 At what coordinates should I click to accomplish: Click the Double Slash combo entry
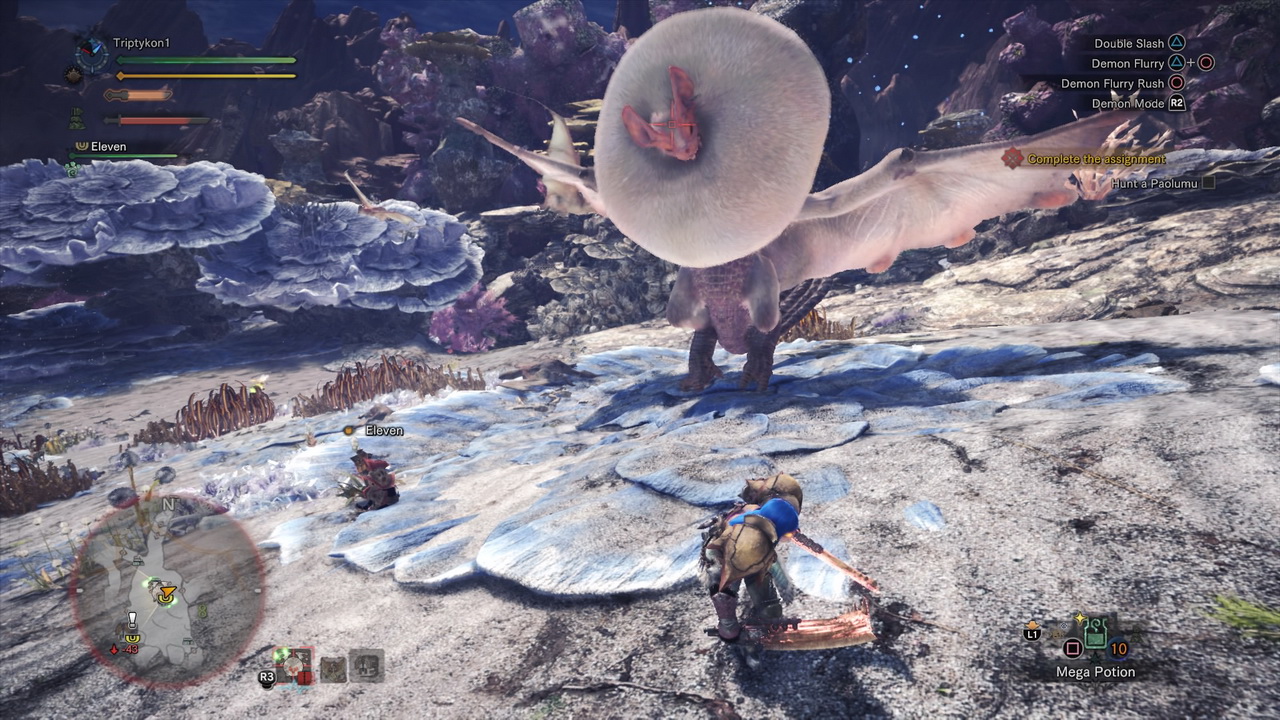[x=1129, y=43]
